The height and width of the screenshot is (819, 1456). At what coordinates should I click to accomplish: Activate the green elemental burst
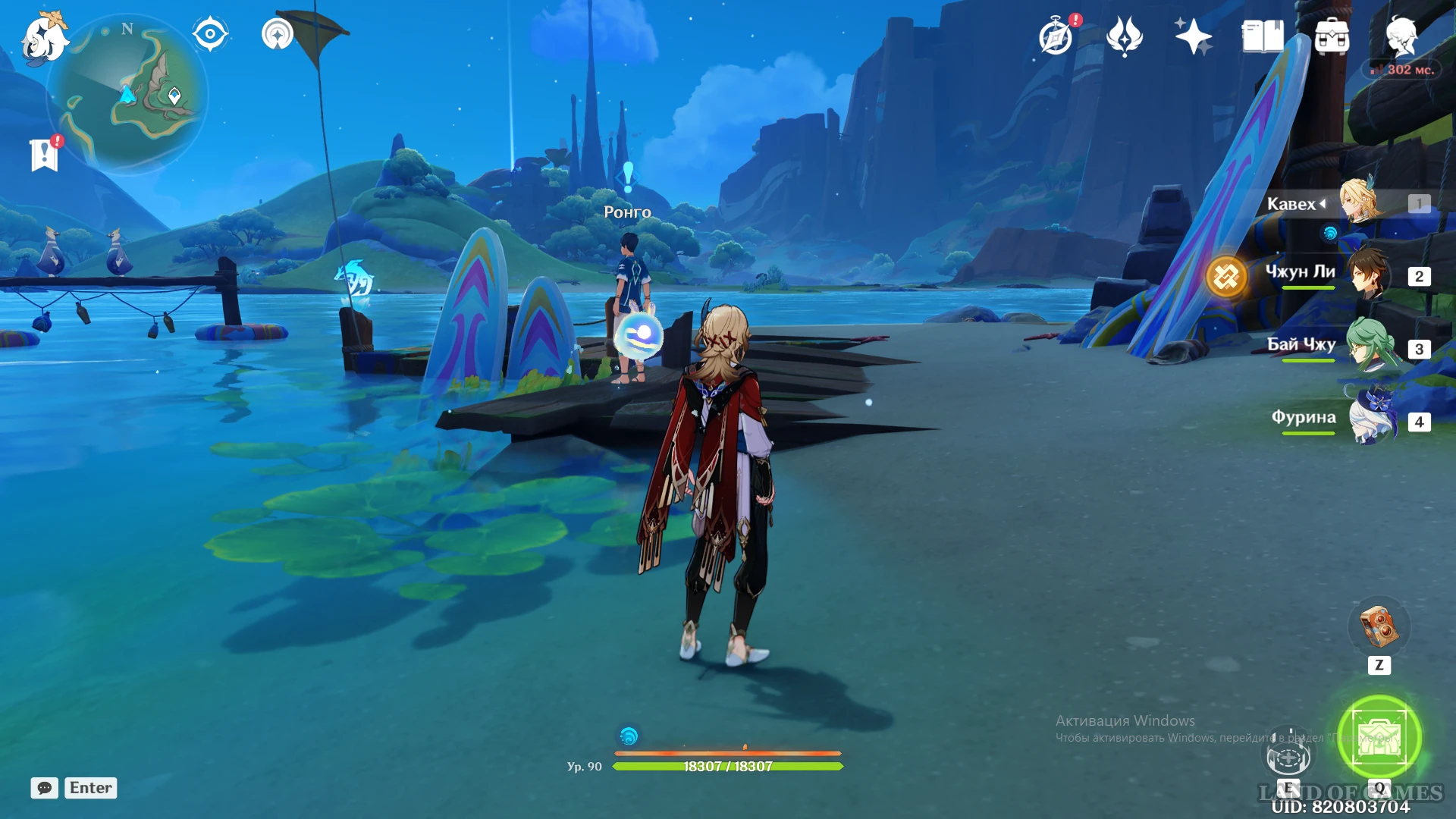1379,737
